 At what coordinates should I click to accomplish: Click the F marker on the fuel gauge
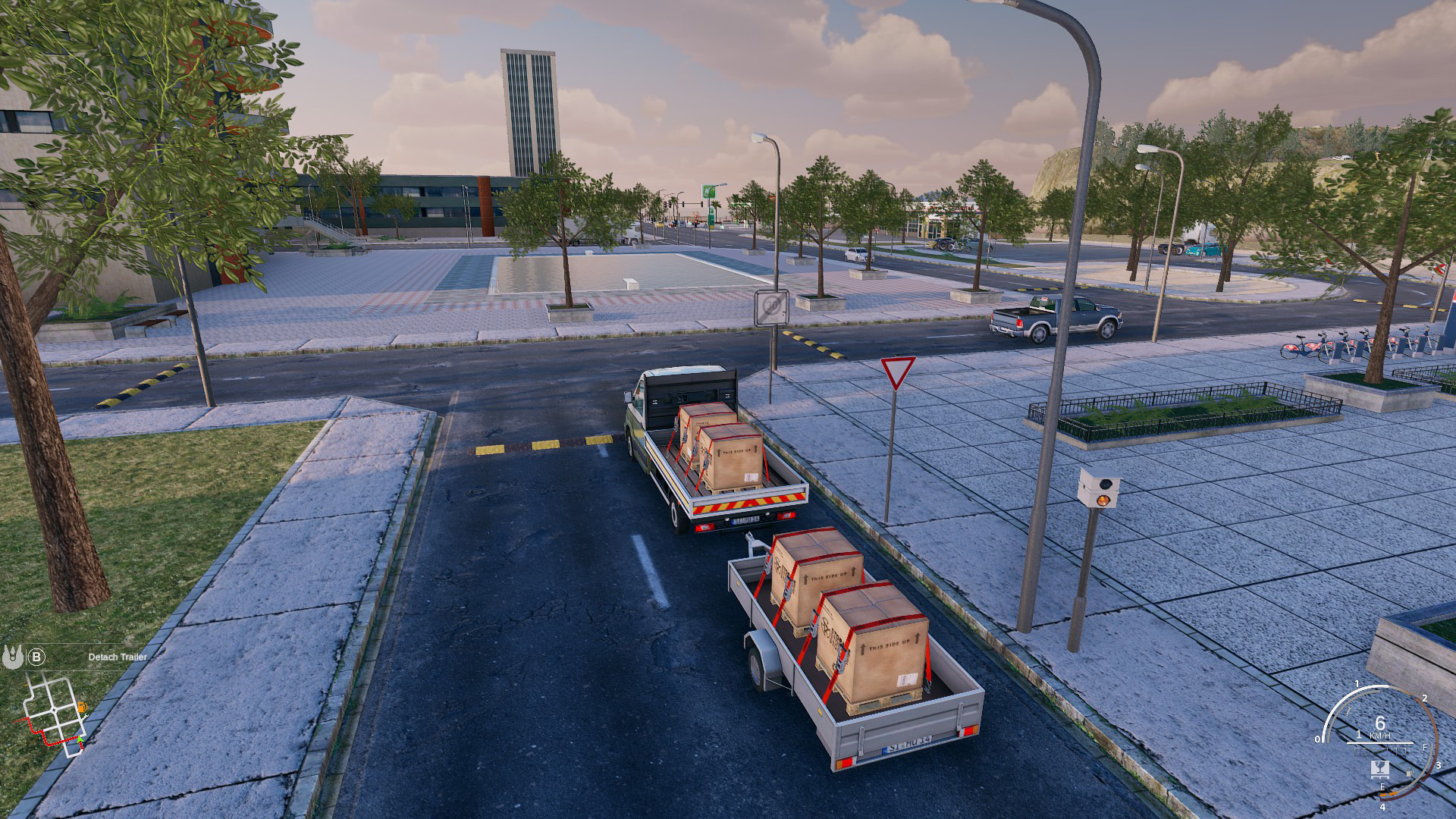(1425, 748)
